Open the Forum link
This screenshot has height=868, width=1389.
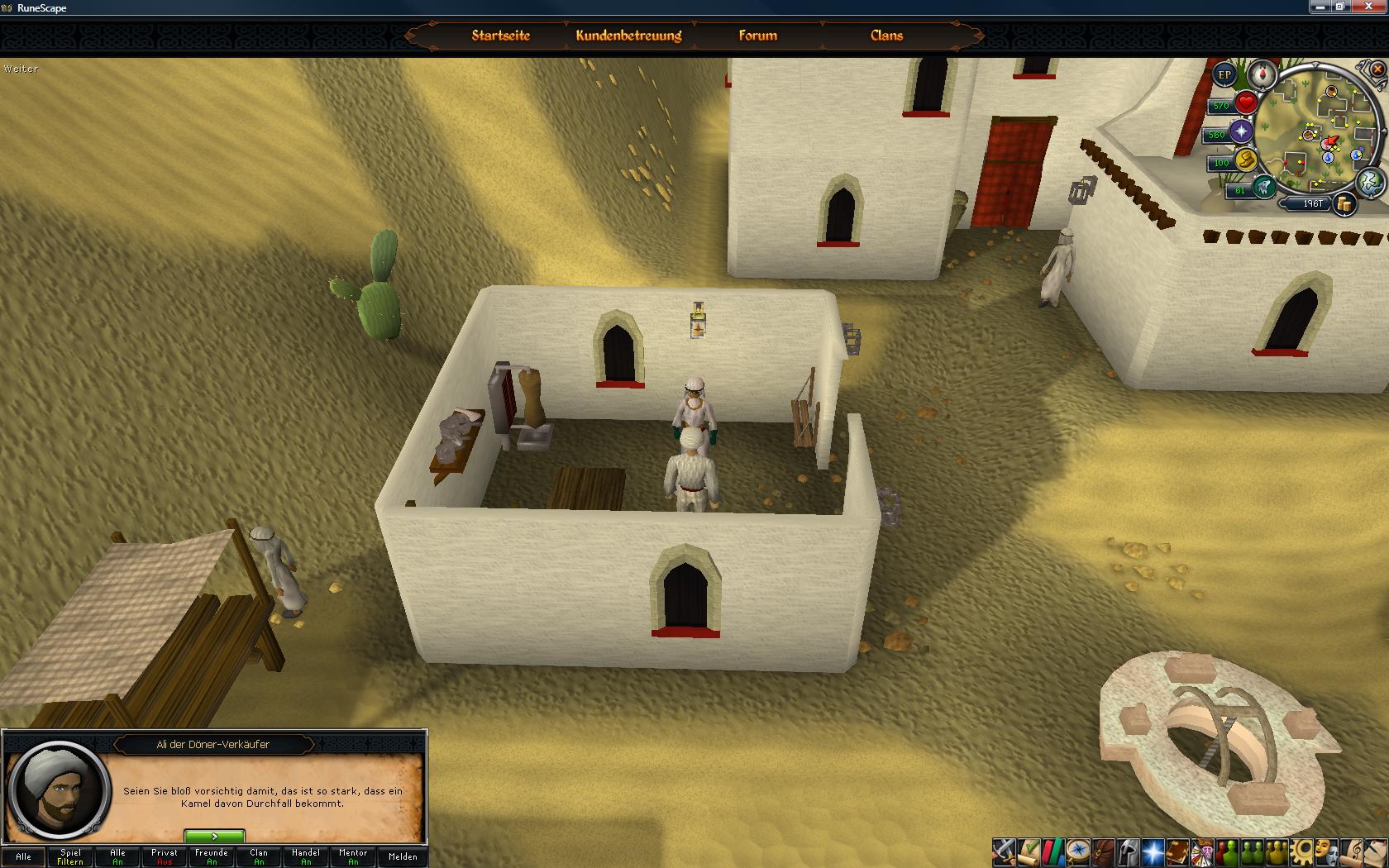pyautogui.click(x=757, y=36)
